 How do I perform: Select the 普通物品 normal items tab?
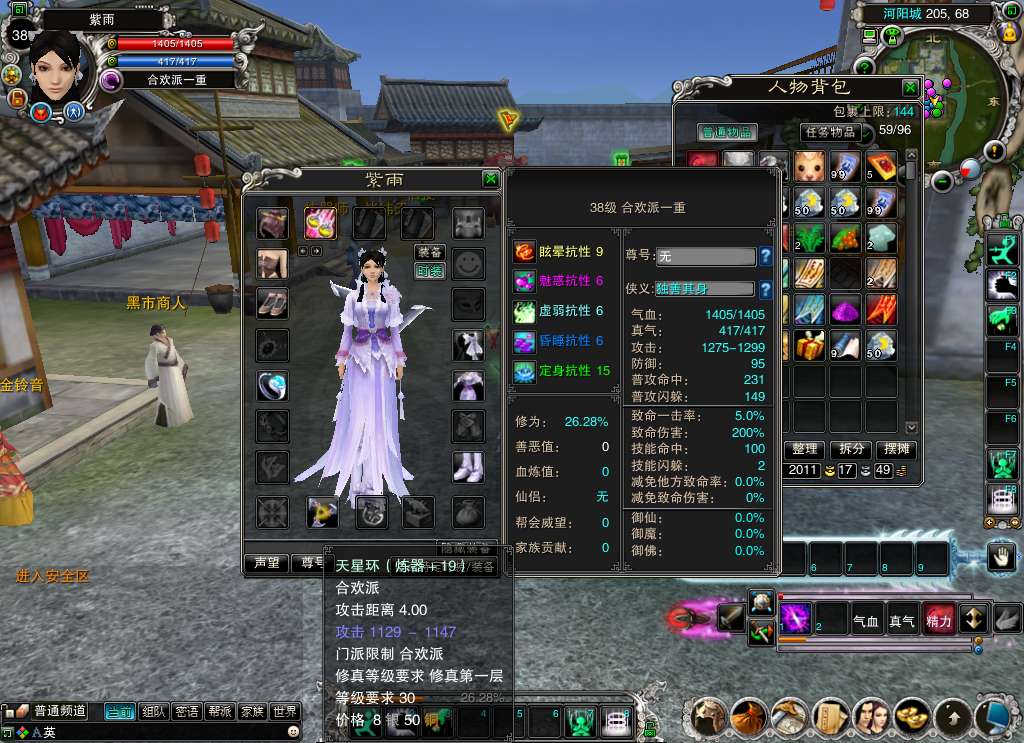click(727, 132)
